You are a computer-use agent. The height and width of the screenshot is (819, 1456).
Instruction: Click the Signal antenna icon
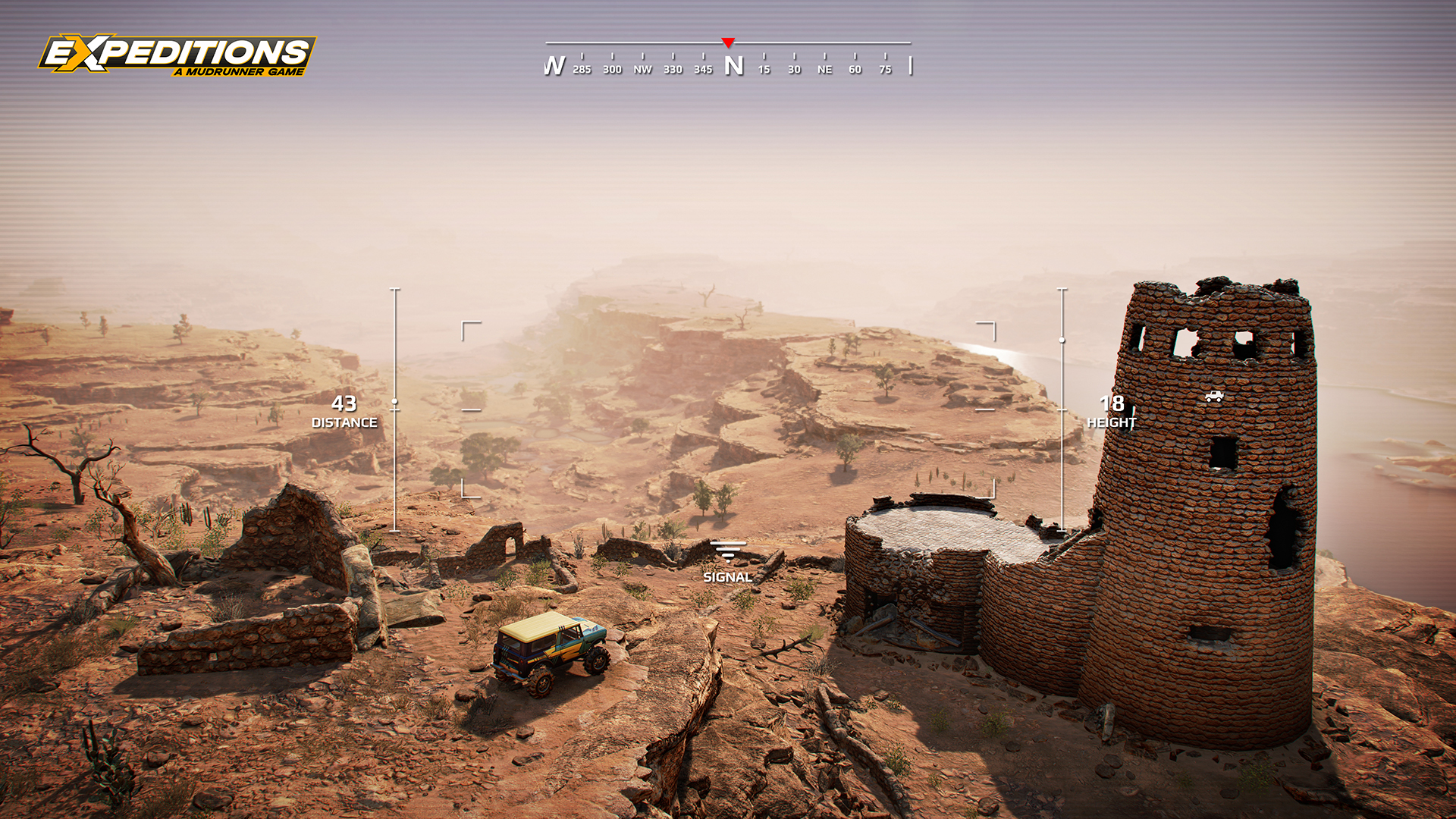click(x=728, y=552)
